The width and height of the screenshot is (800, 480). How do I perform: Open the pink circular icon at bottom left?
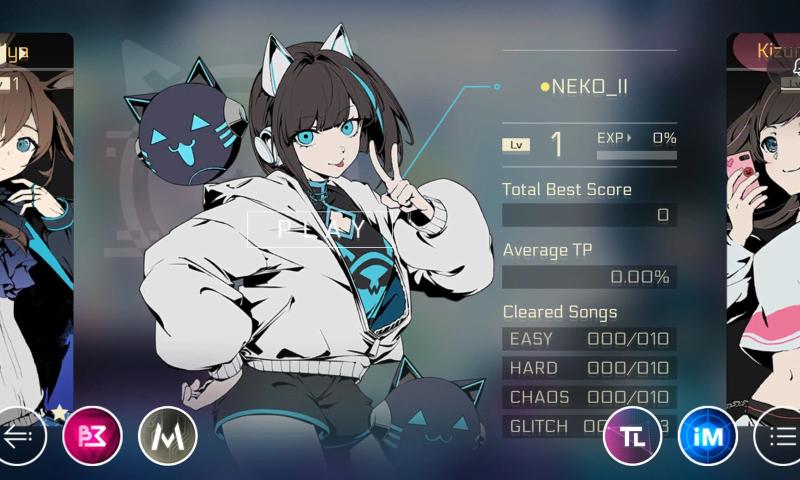pos(92,436)
